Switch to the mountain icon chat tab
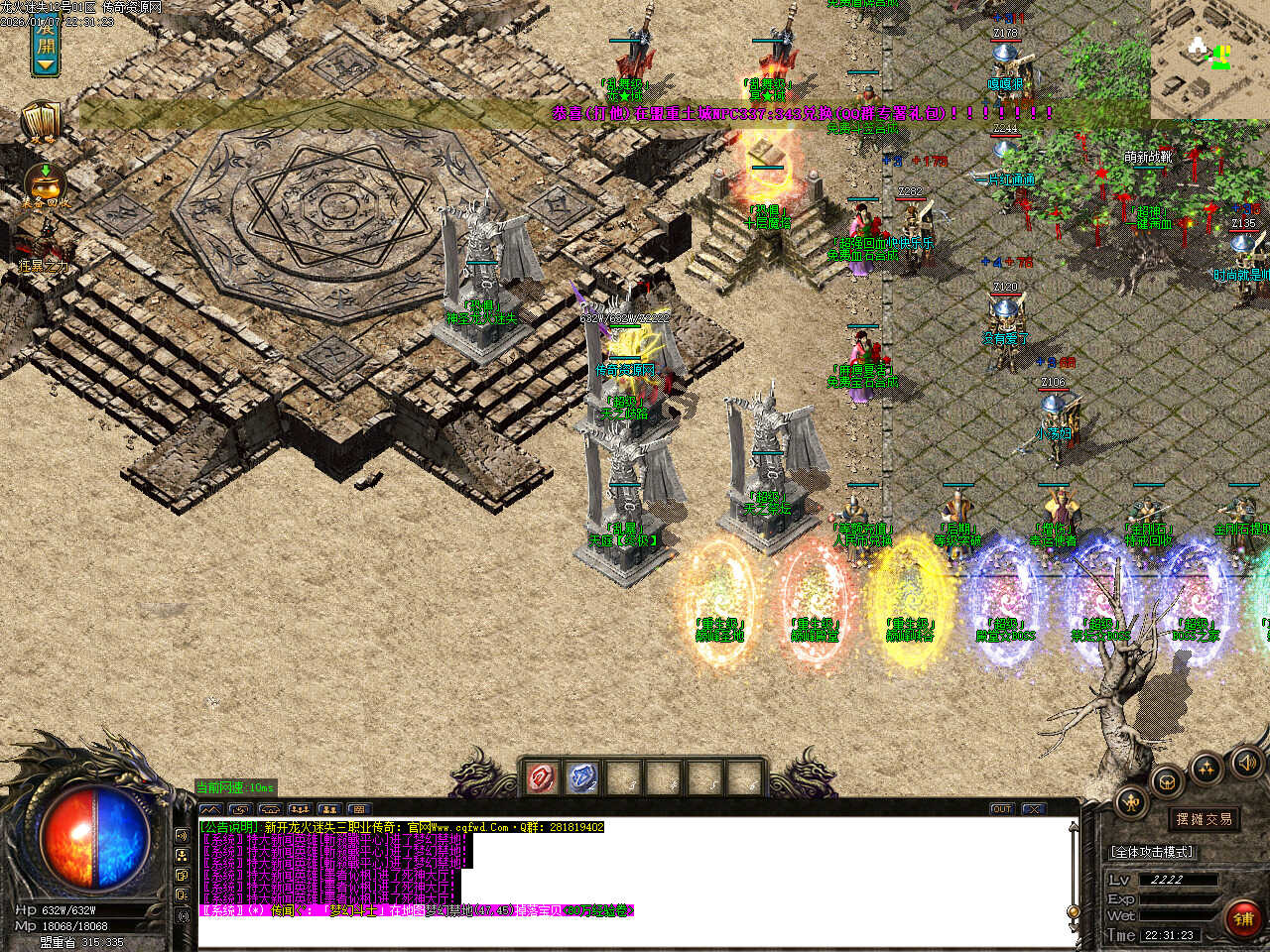Viewport: 1270px width, 952px height. [211, 809]
